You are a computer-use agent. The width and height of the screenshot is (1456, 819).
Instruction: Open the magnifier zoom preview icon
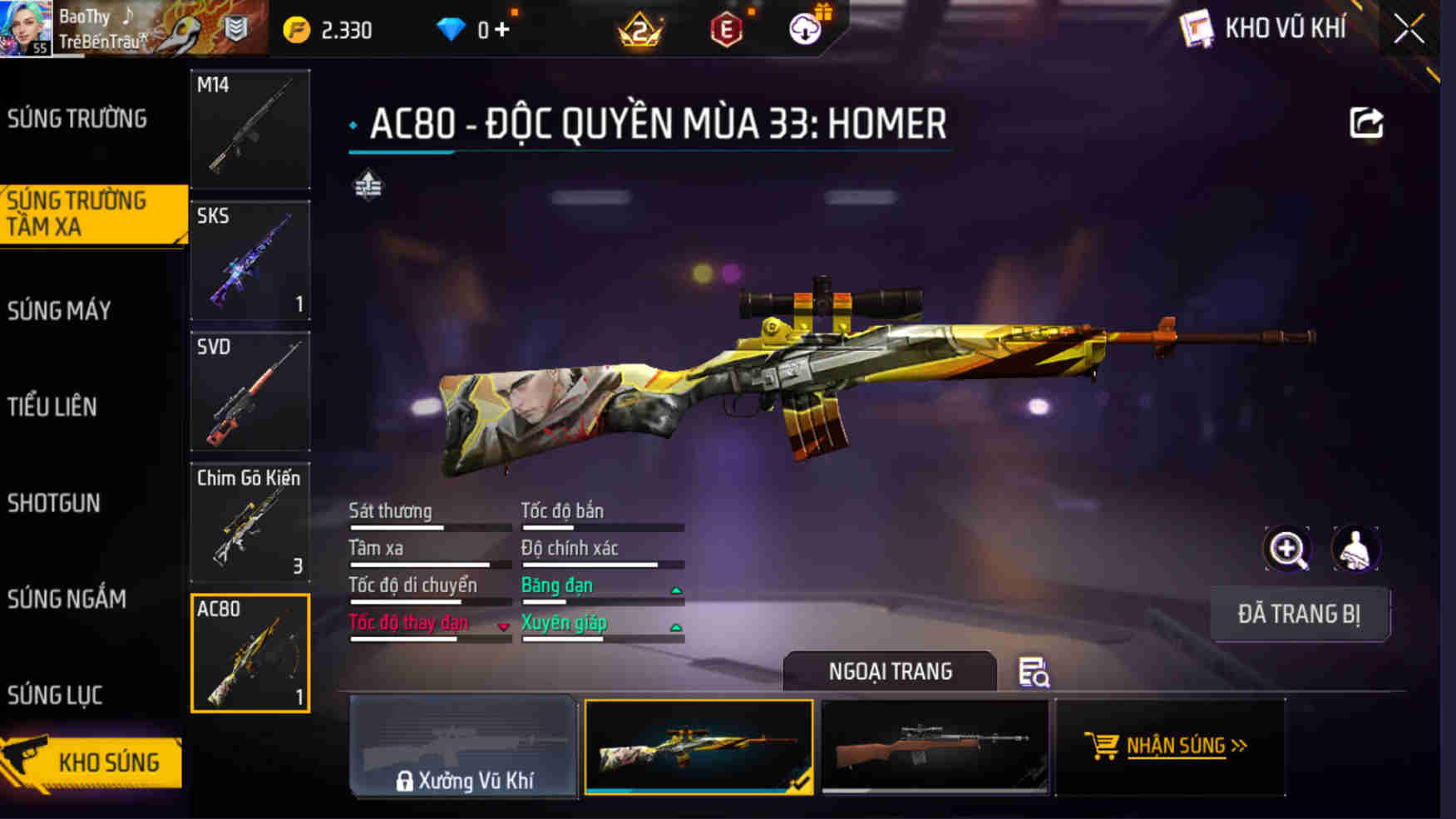pos(1286,550)
